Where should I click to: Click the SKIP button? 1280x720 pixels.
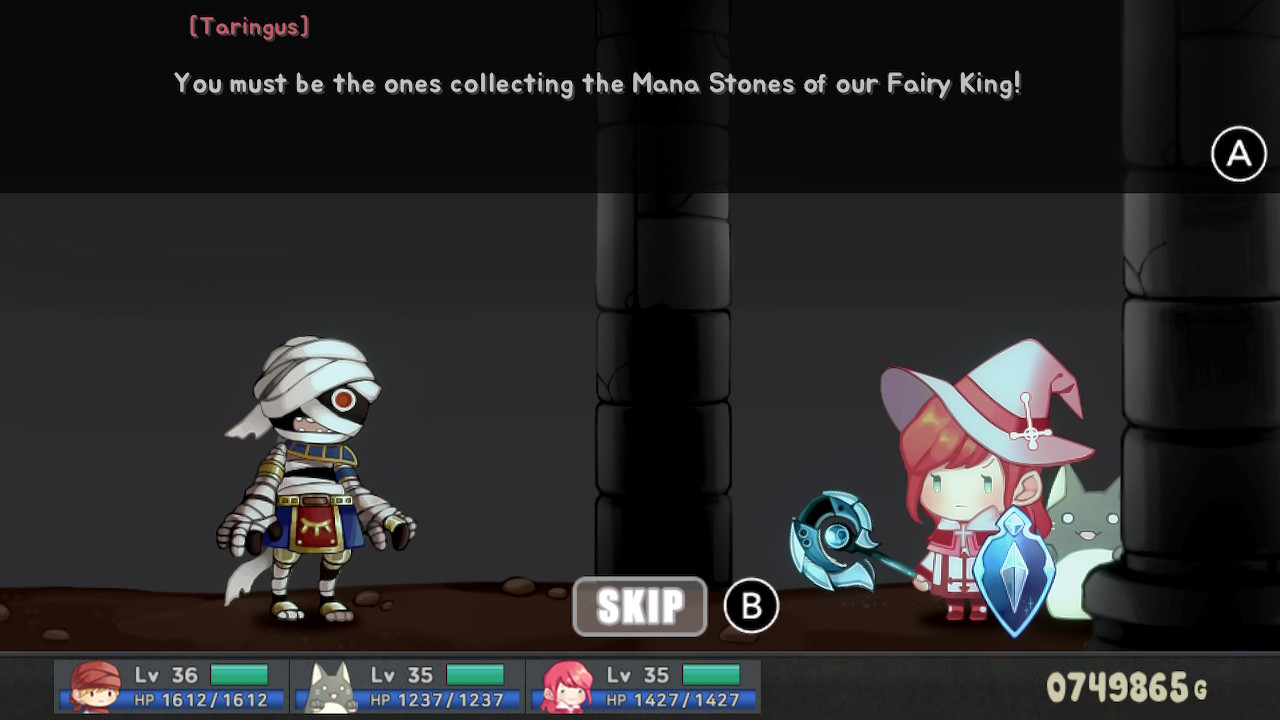click(639, 605)
